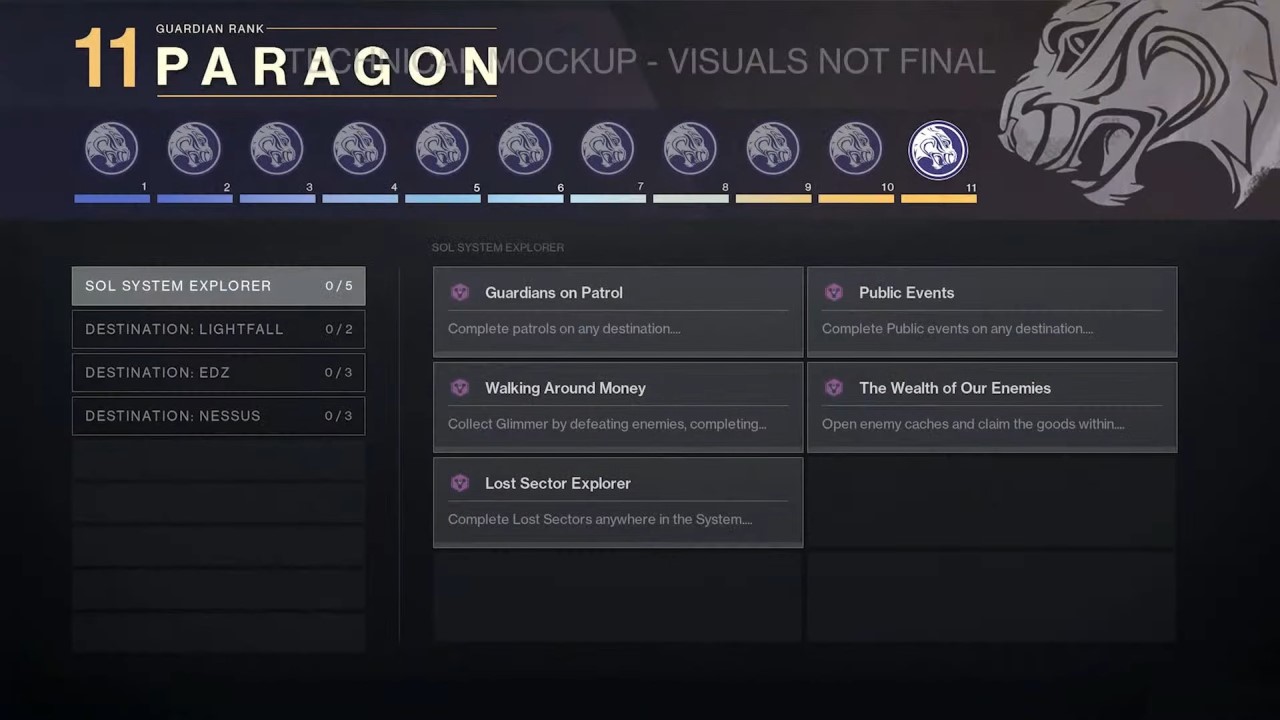Click the Walking Around Money objective icon
This screenshot has height=720, width=1280.
pyautogui.click(x=460, y=387)
